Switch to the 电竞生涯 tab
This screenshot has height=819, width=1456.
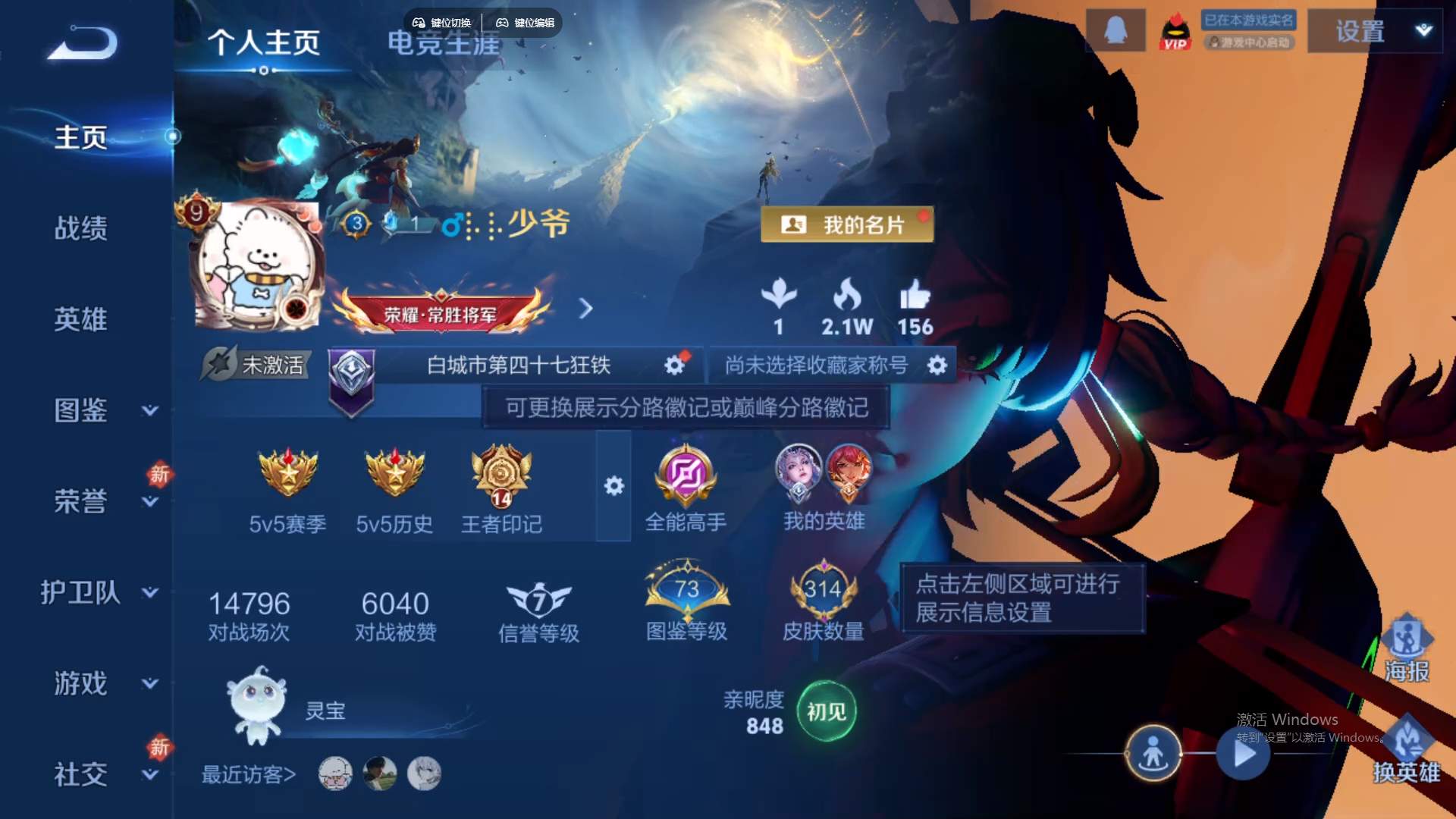coord(442,45)
